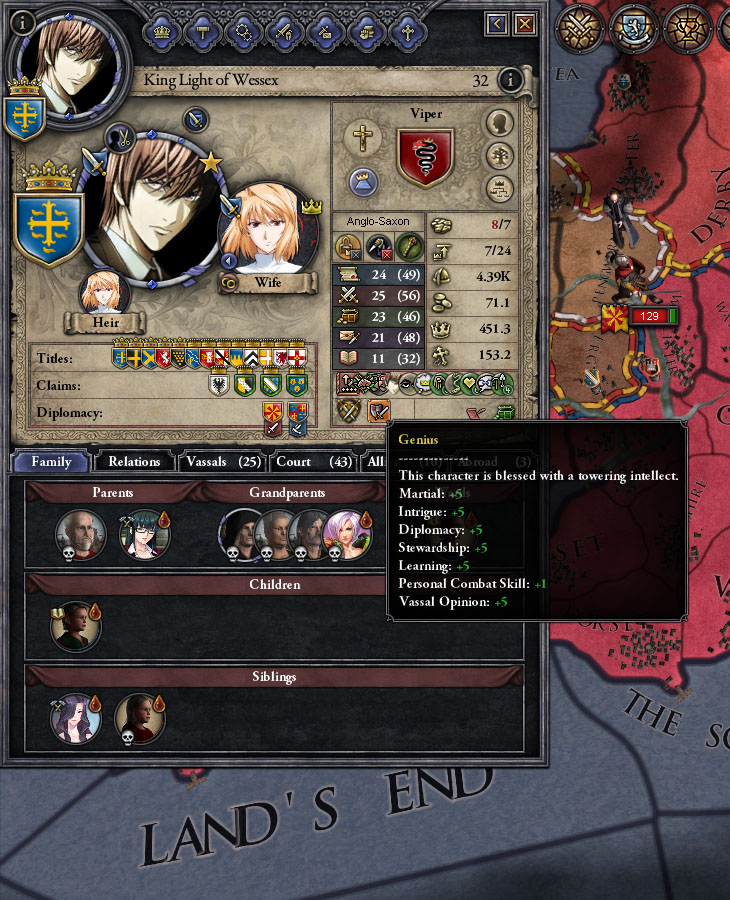Select the Family tab

click(x=51, y=462)
